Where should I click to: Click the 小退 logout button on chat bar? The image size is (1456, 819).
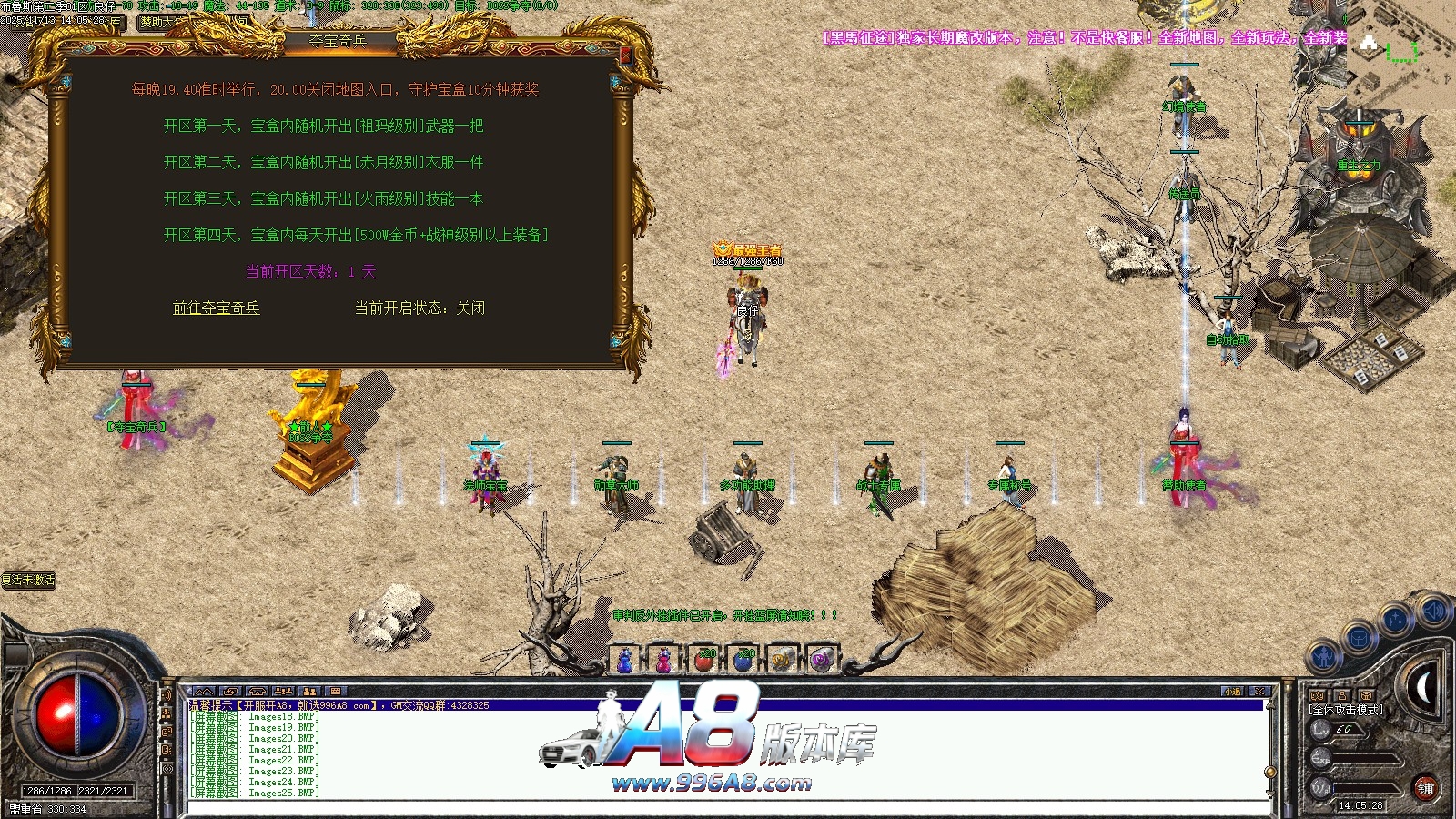point(1232,692)
